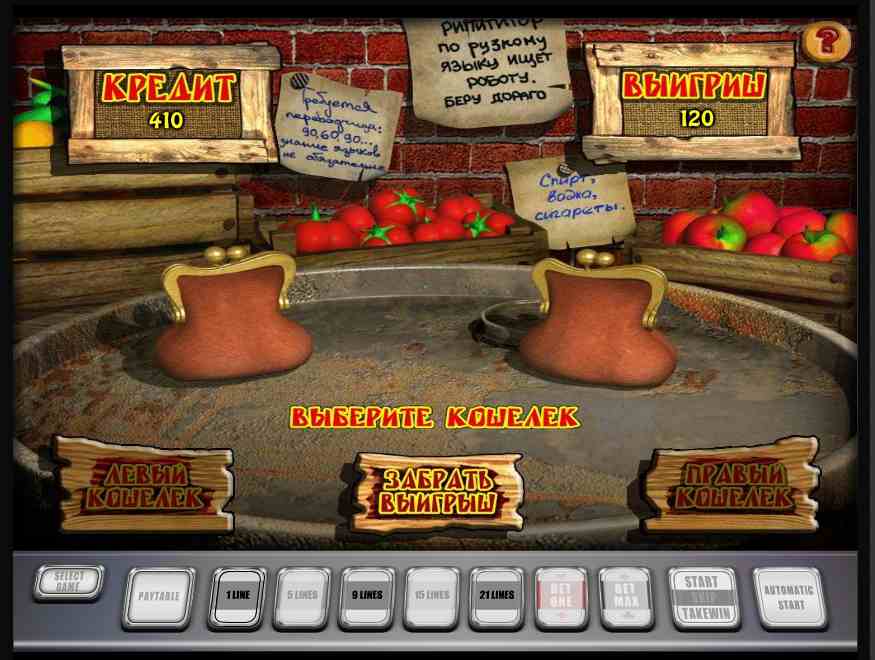Click the Select Game button
The image size is (875, 660).
68,581
